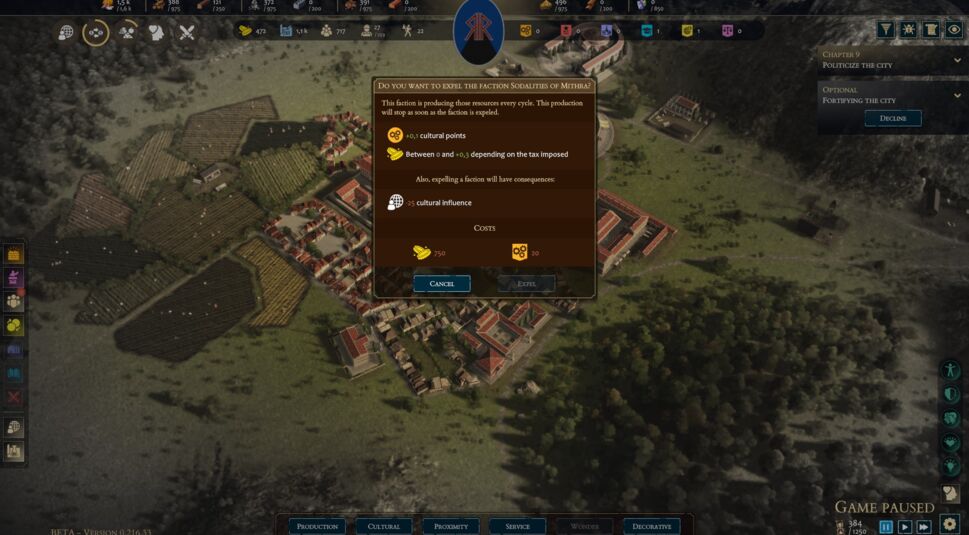Viewport: 969px width, 535px height.
Task: Set game speed to fast forward
Action: pos(924,527)
